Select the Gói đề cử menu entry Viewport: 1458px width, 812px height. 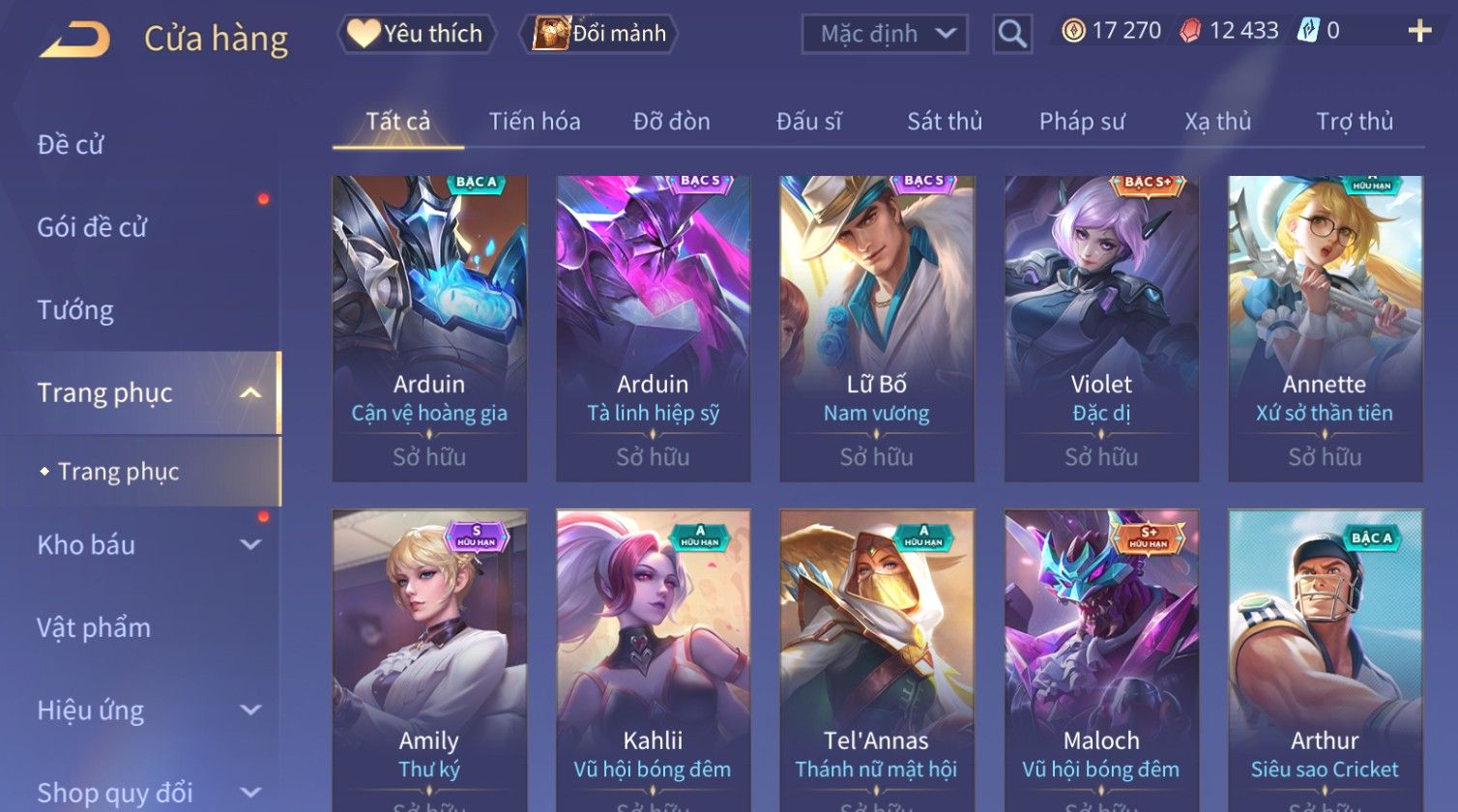click(x=92, y=227)
